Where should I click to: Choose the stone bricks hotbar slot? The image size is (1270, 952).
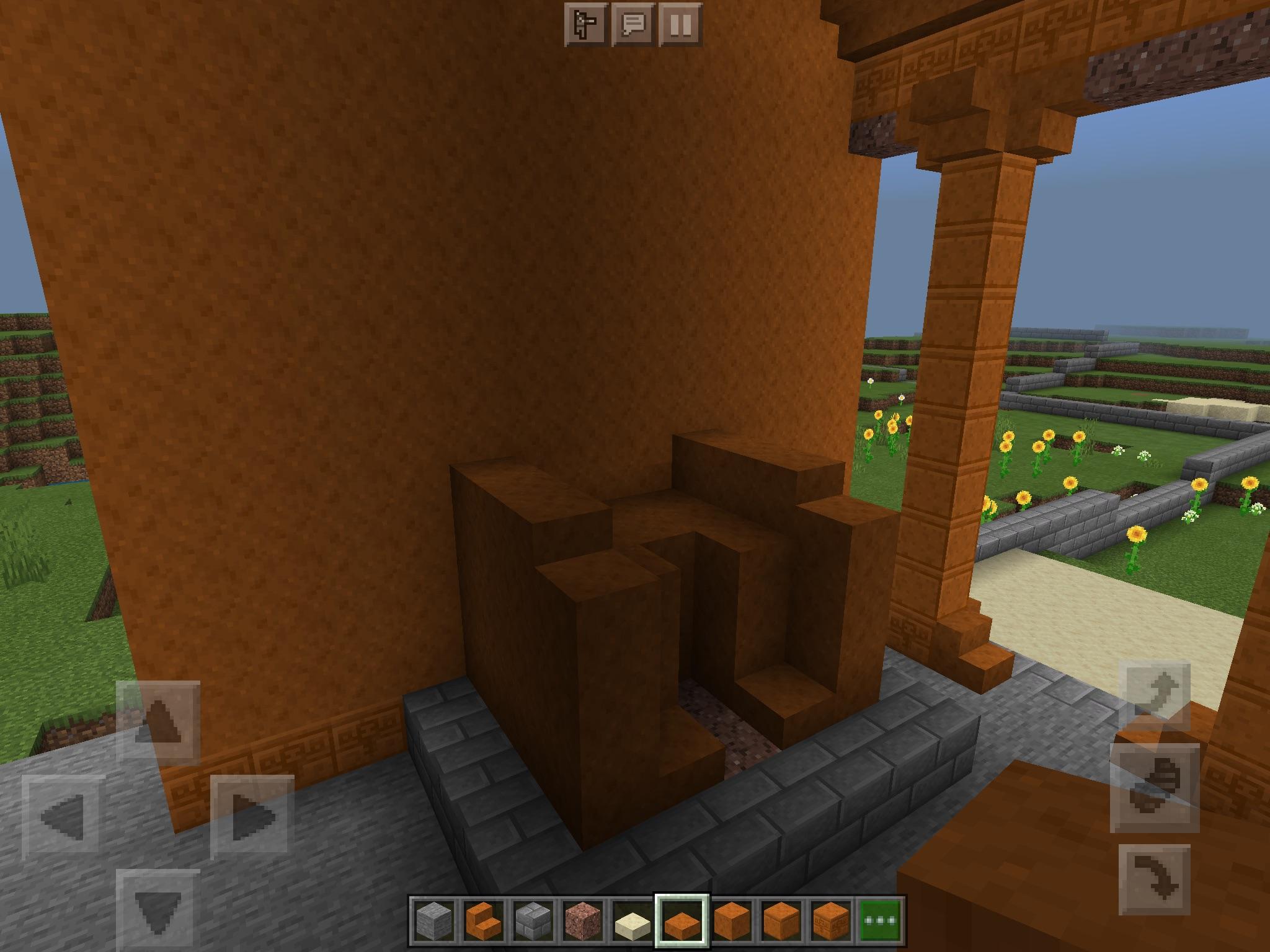coord(533,920)
